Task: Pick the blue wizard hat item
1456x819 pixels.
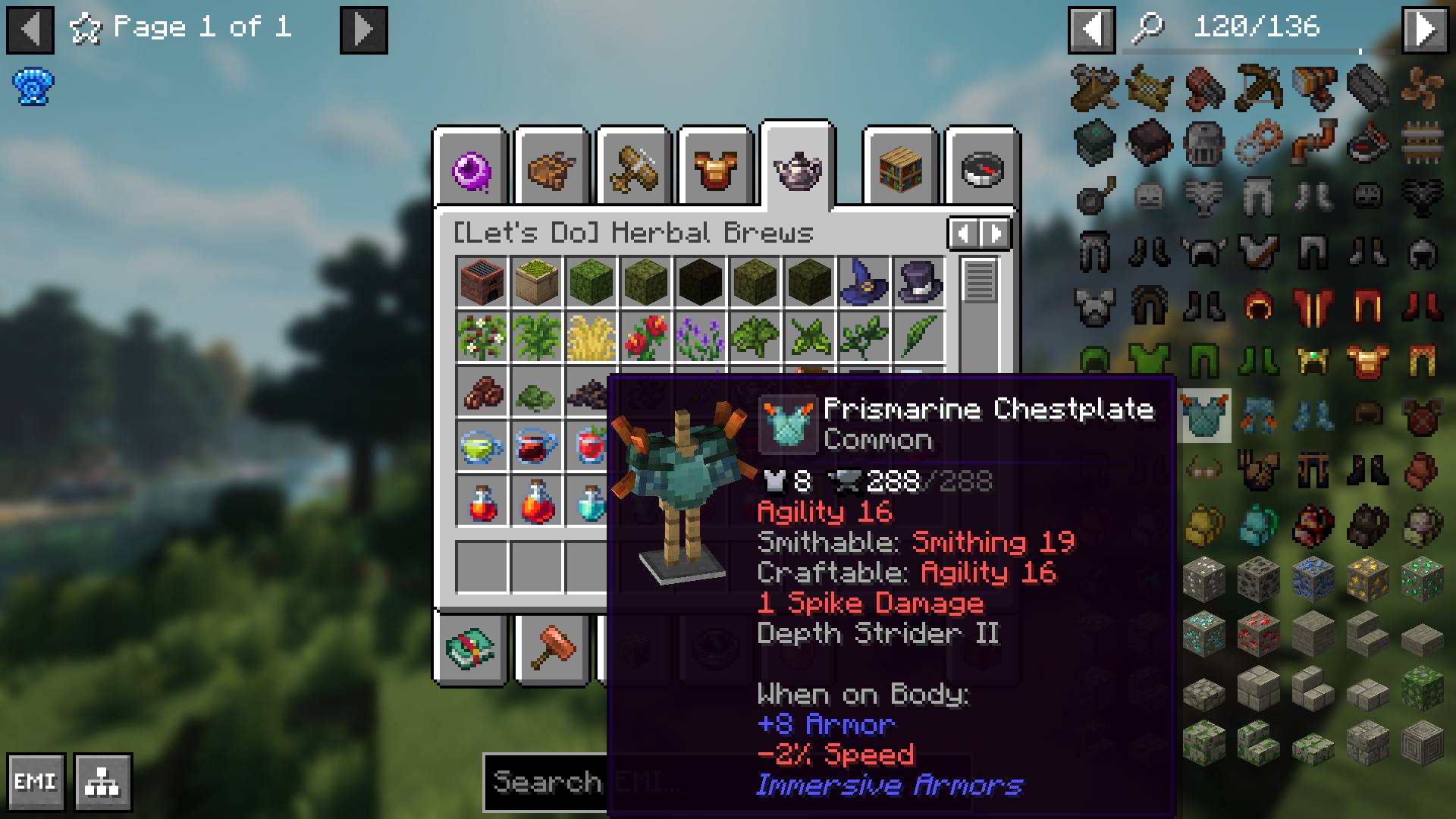Action: [864, 281]
